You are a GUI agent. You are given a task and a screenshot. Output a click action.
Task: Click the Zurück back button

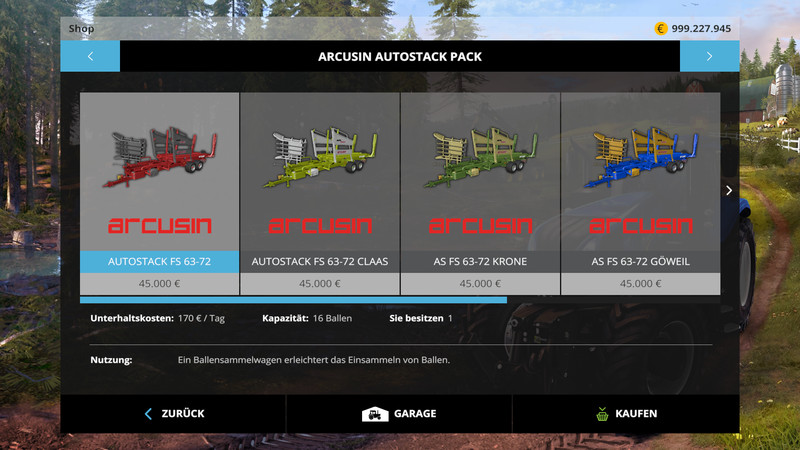[x=174, y=413]
